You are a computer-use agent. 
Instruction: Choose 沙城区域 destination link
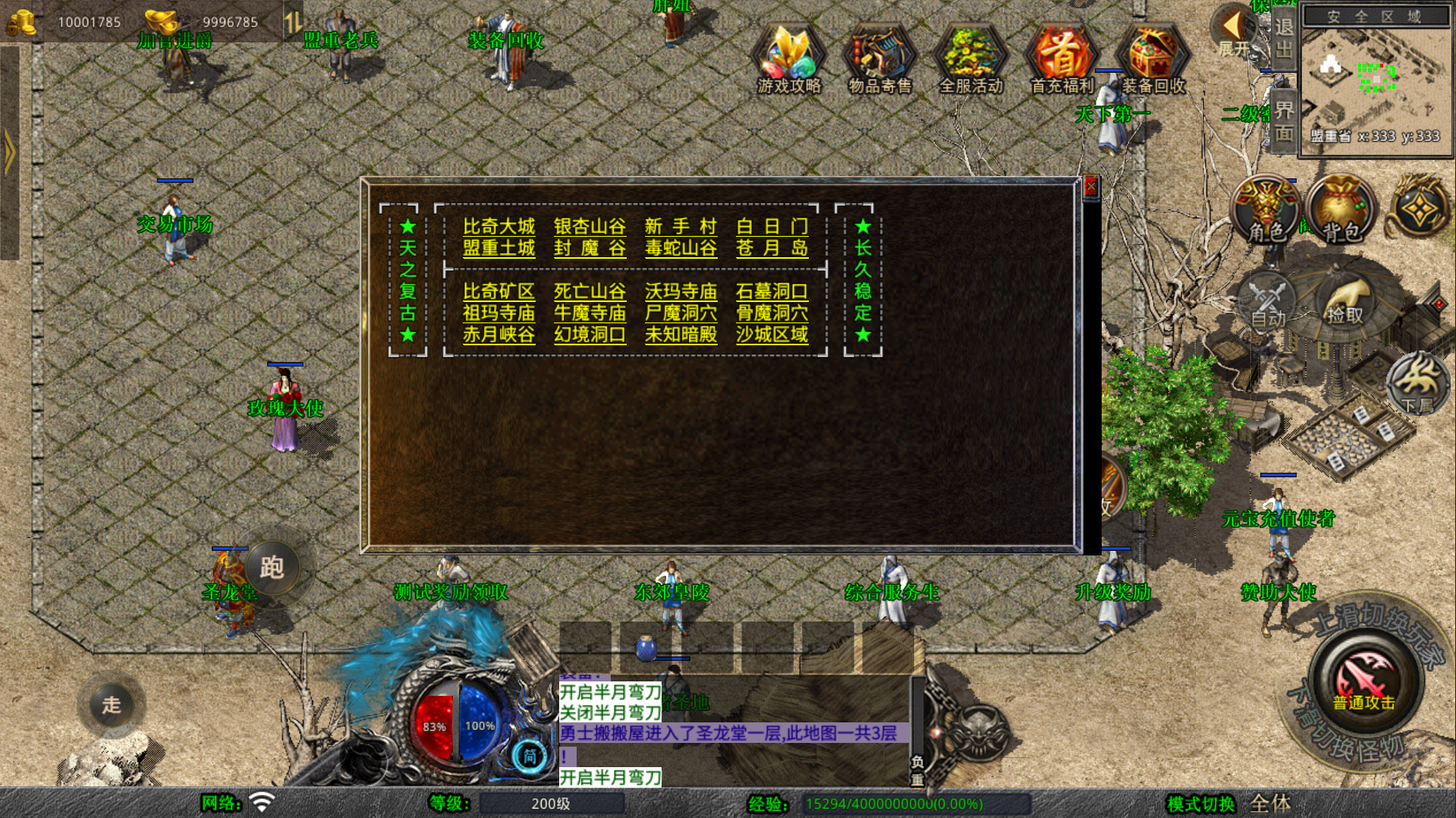coord(772,335)
